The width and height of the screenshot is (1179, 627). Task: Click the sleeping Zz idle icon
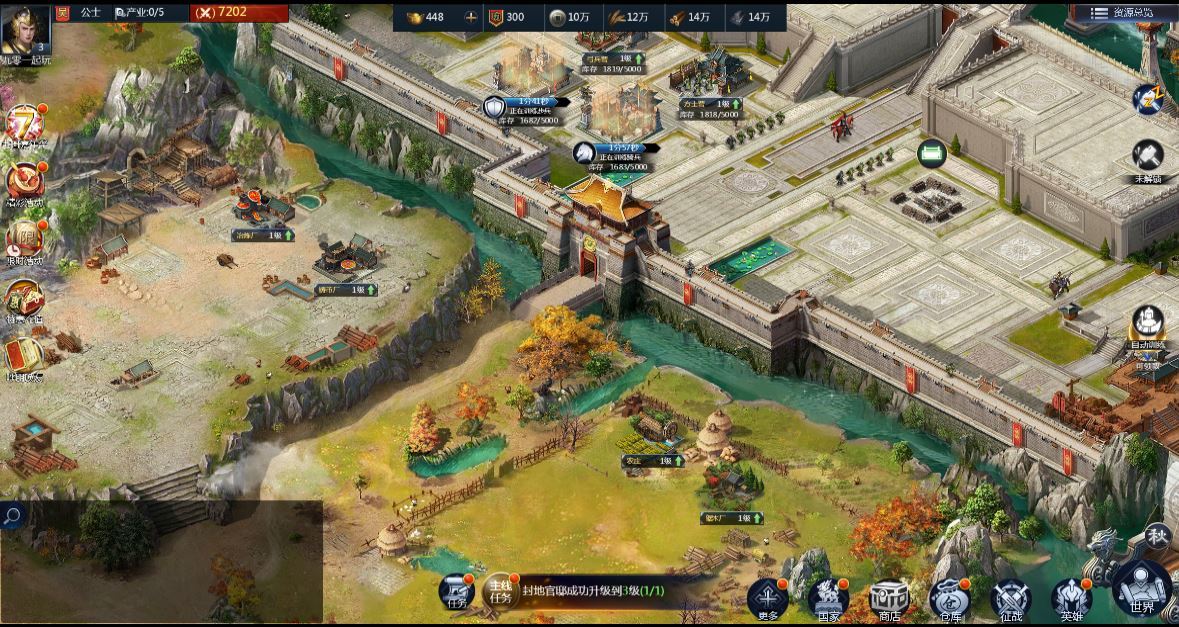[x=1146, y=98]
